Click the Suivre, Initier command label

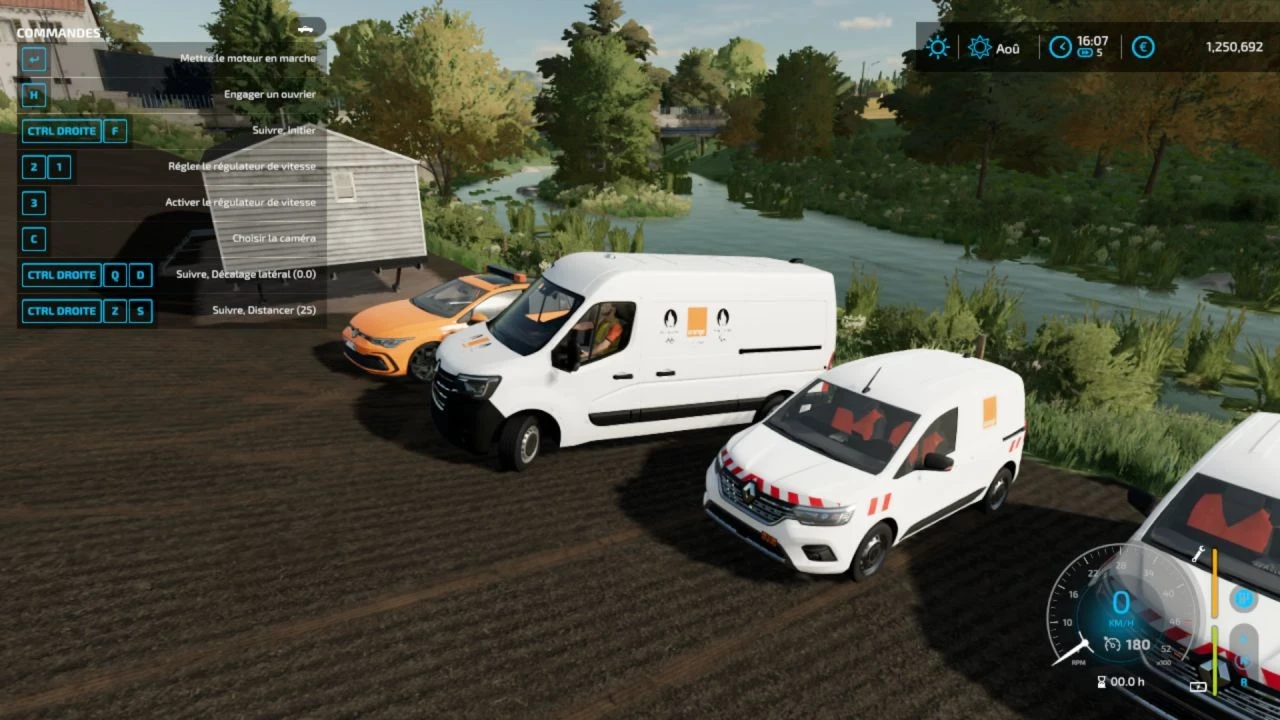point(283,130)
